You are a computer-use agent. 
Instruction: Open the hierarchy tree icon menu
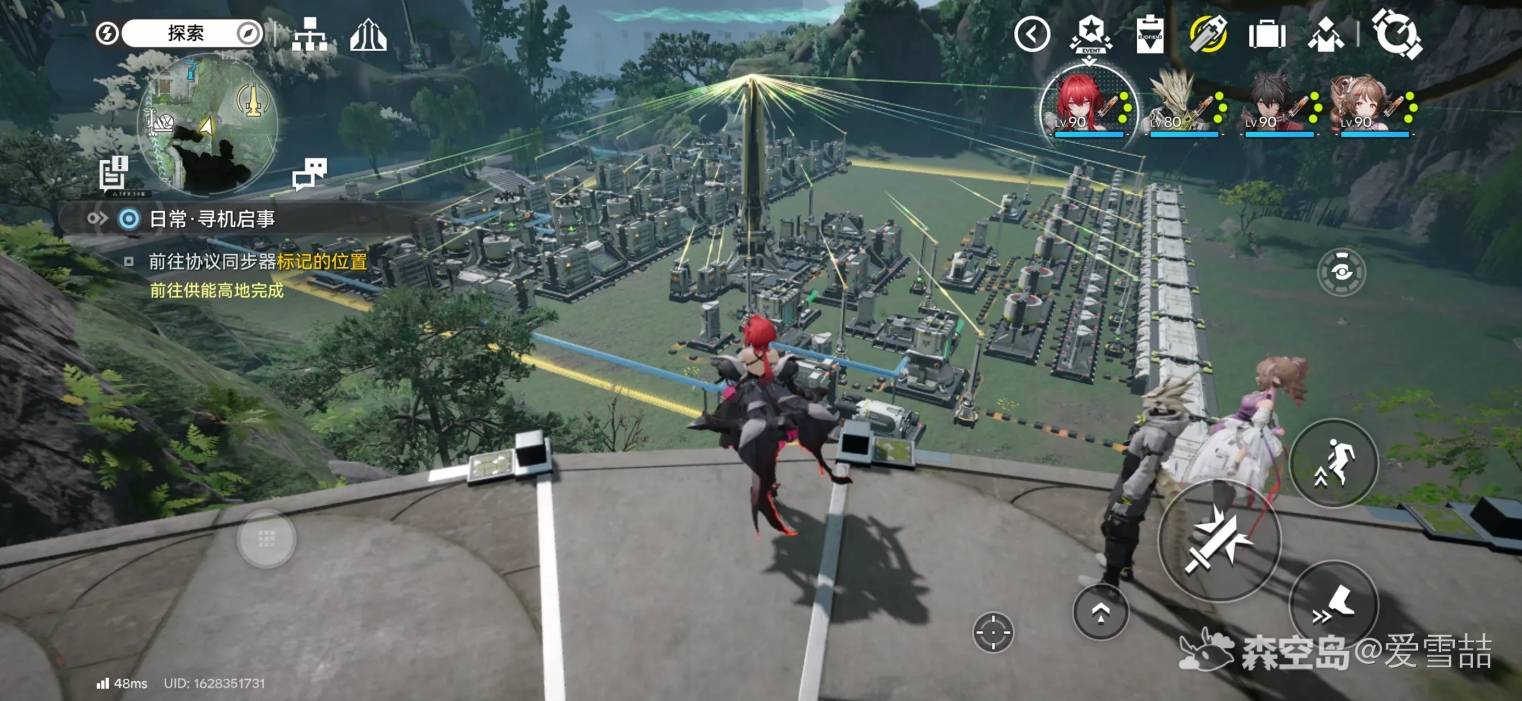(309, 35)
